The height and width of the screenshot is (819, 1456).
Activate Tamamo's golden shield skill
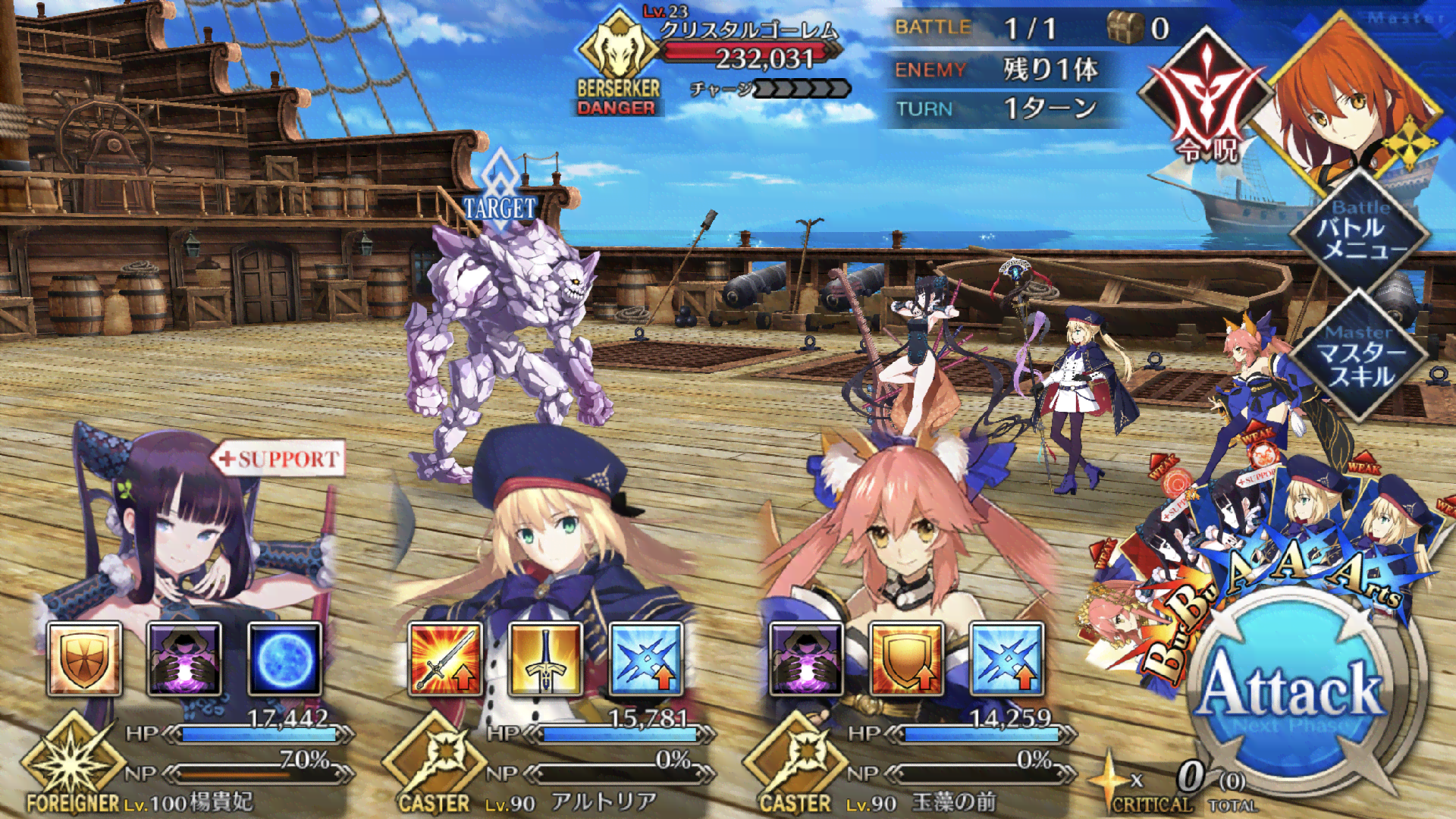pos(906,659)
